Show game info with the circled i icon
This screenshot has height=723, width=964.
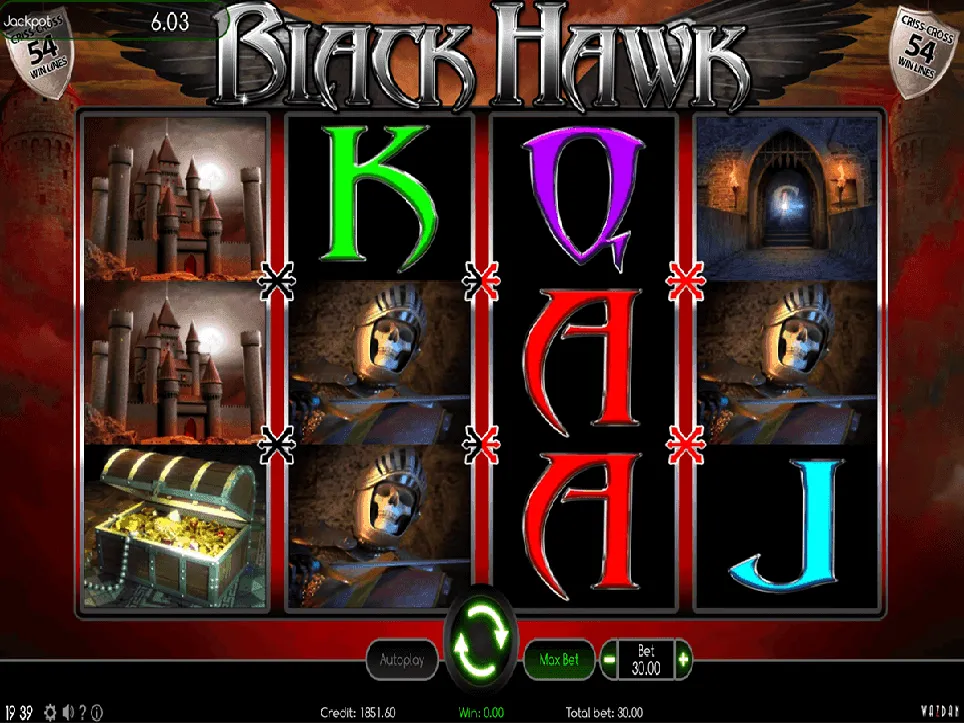(x=98, y=713)
